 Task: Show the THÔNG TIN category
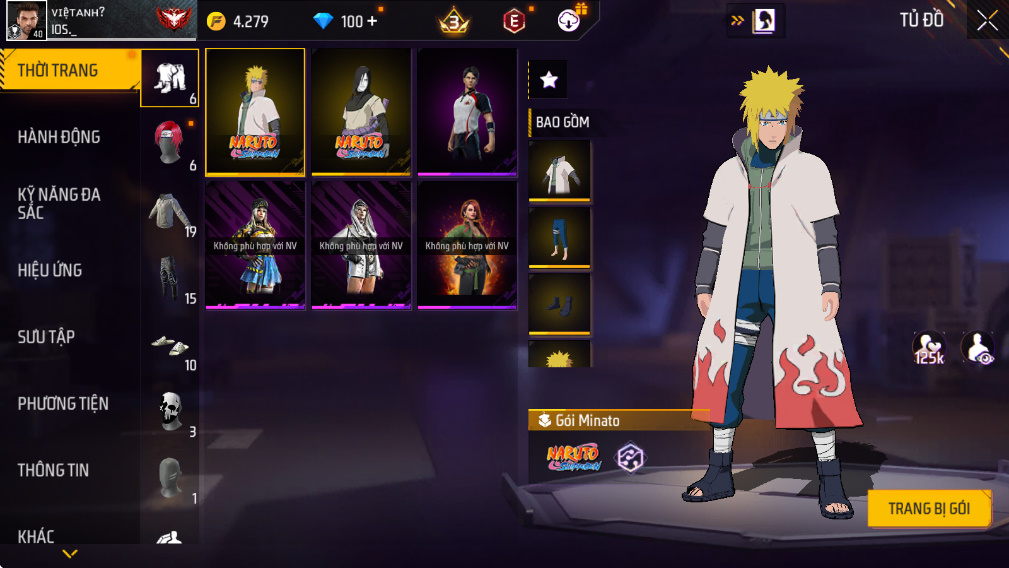click(53, 470)
